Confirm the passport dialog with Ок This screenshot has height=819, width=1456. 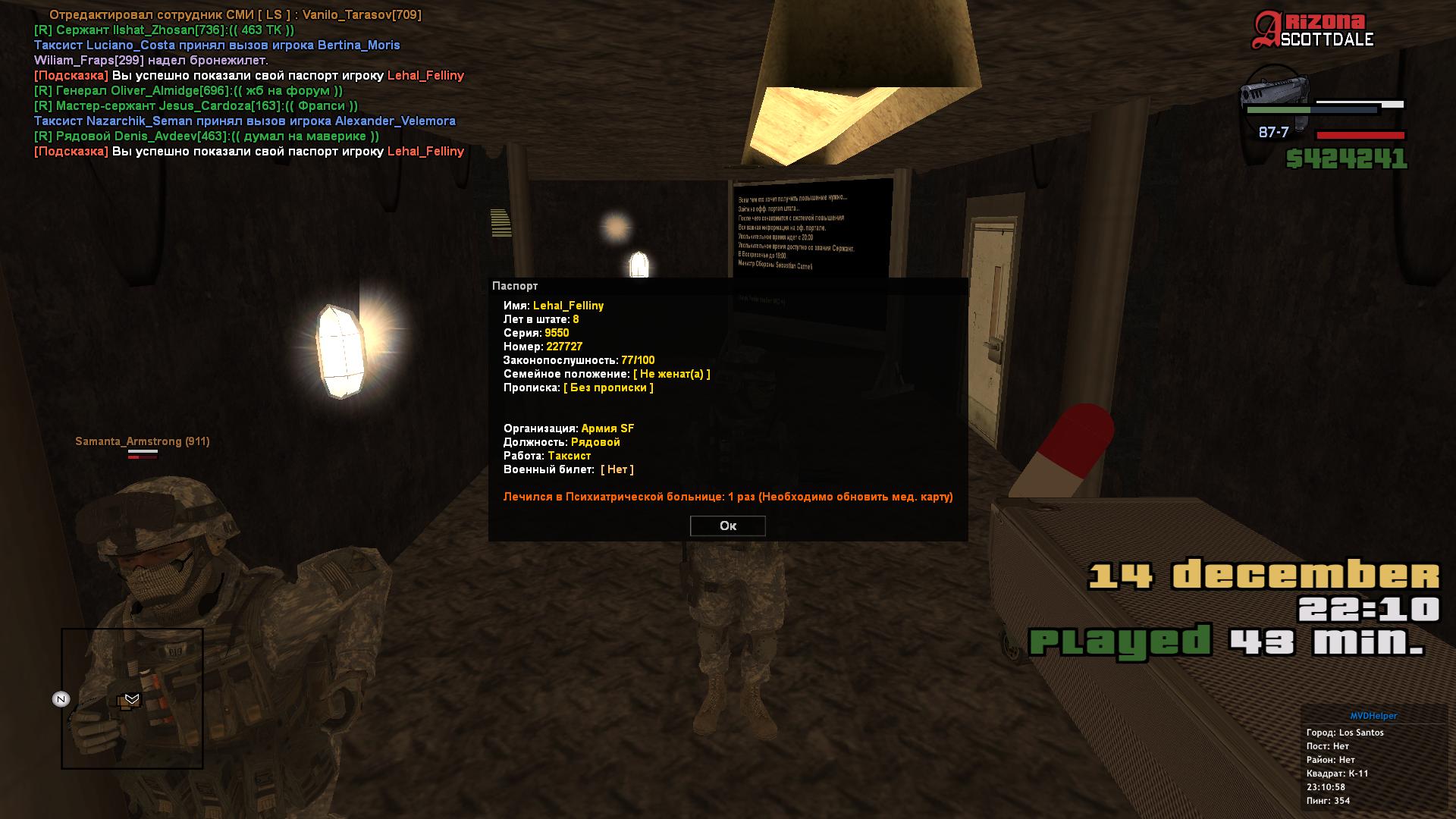tap(727, 526)
